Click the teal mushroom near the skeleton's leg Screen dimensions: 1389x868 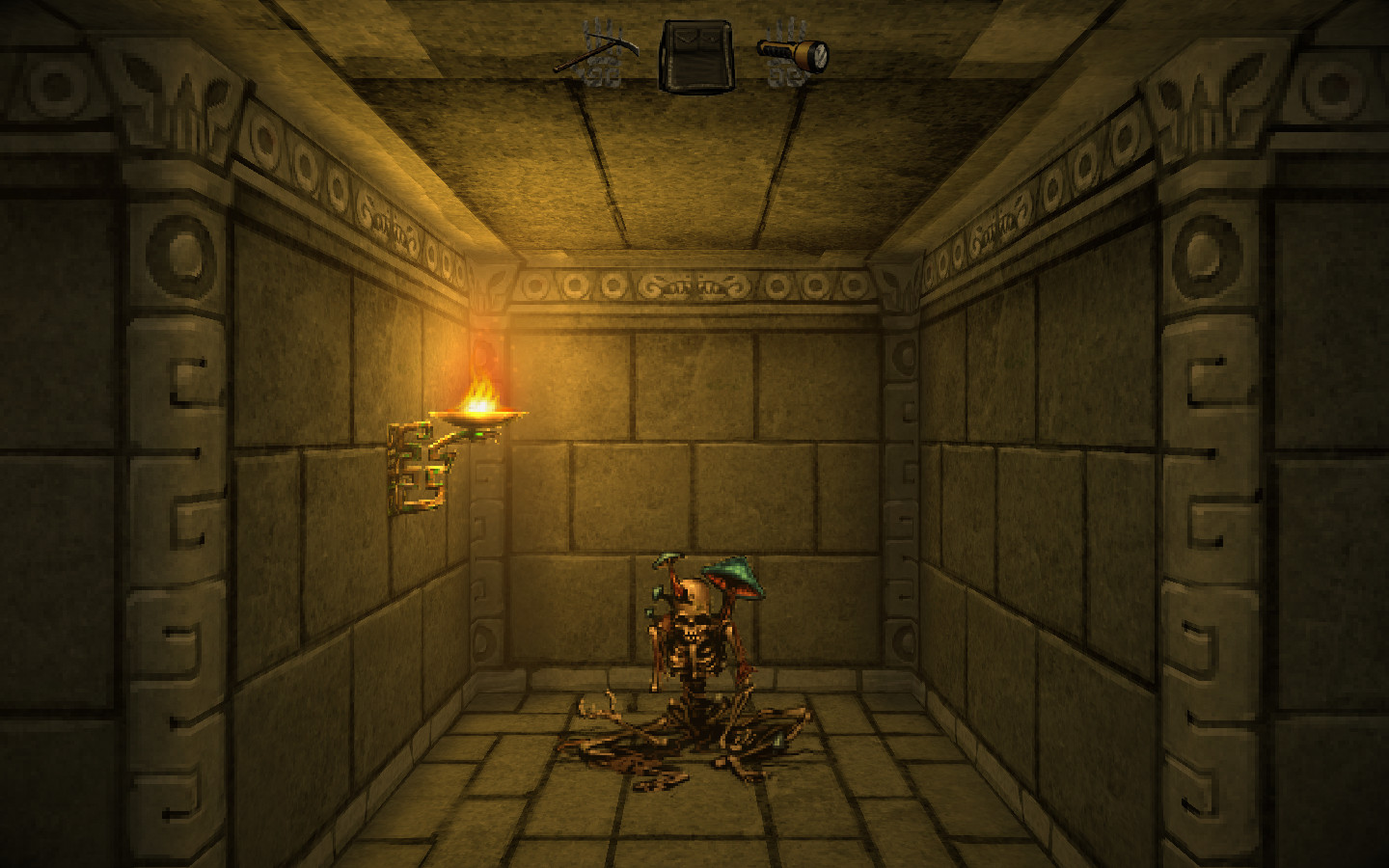(778, 739)
